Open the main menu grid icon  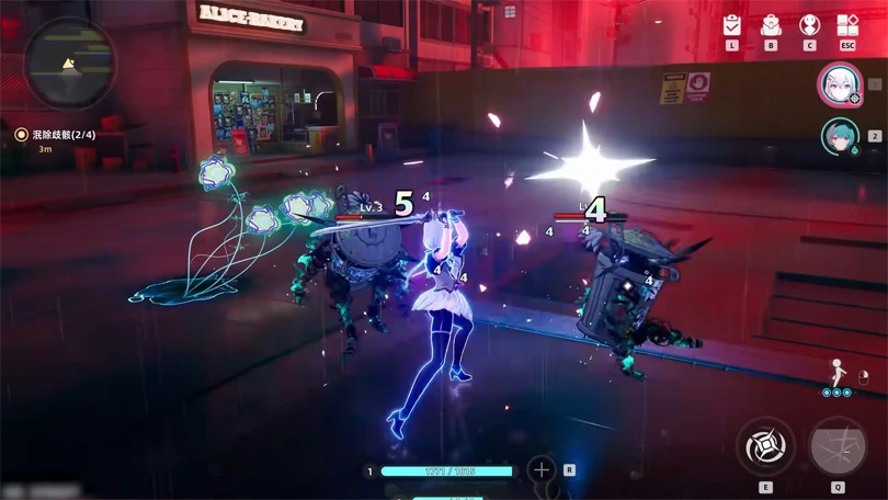[x=847, y=25]
